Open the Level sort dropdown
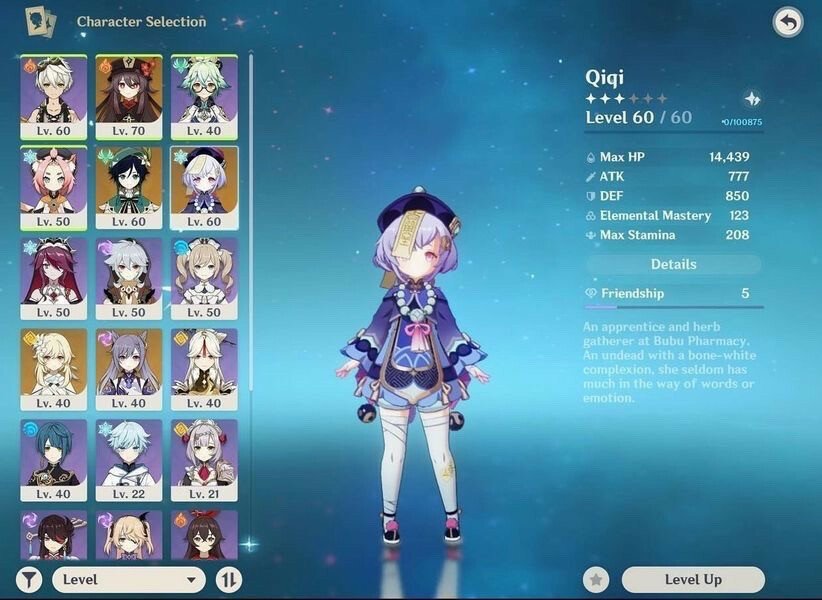Image resolution: width=822 pixels, height=600 pixels. (129, 579)
